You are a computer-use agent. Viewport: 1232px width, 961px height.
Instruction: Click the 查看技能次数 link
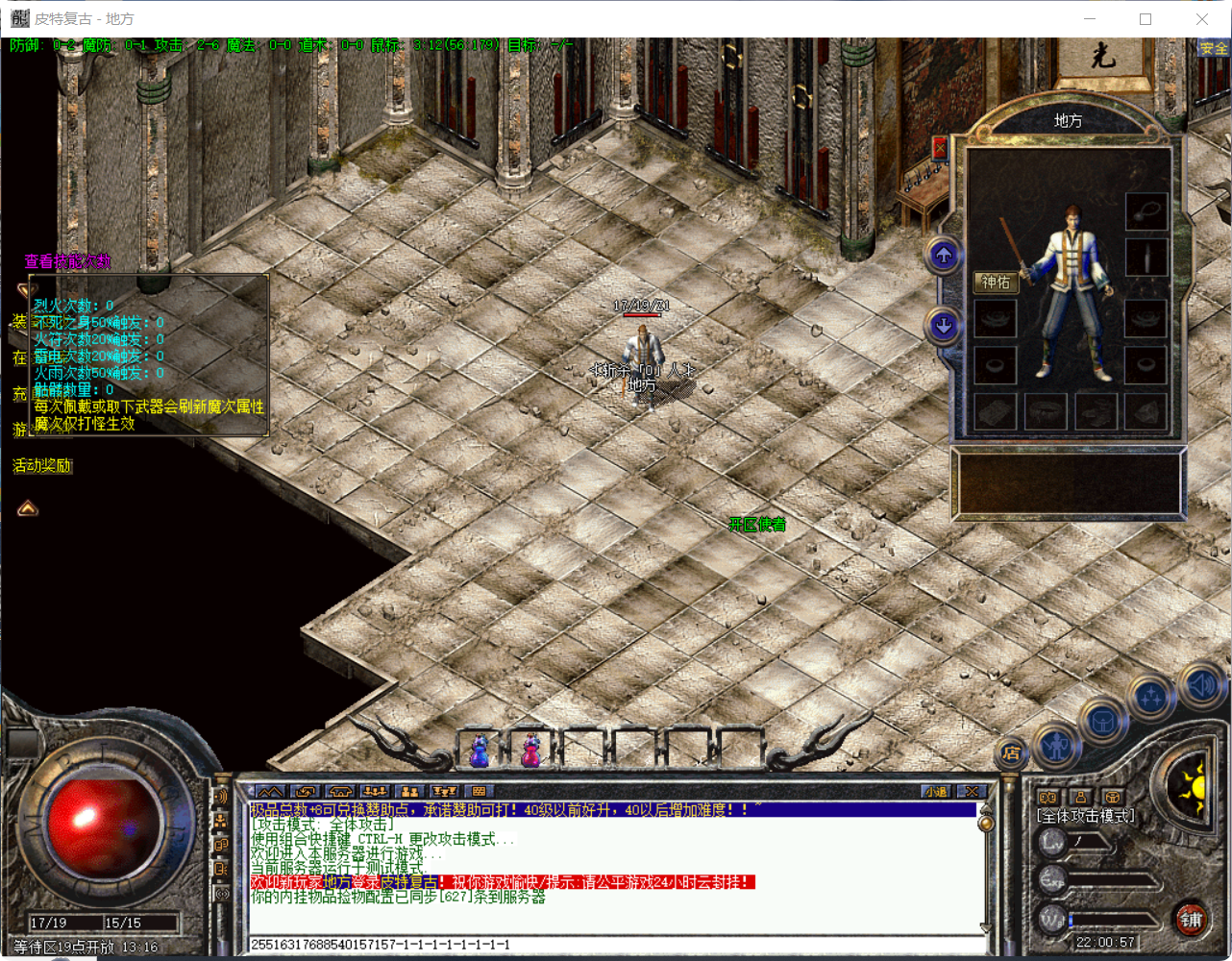tap(67, 261)
